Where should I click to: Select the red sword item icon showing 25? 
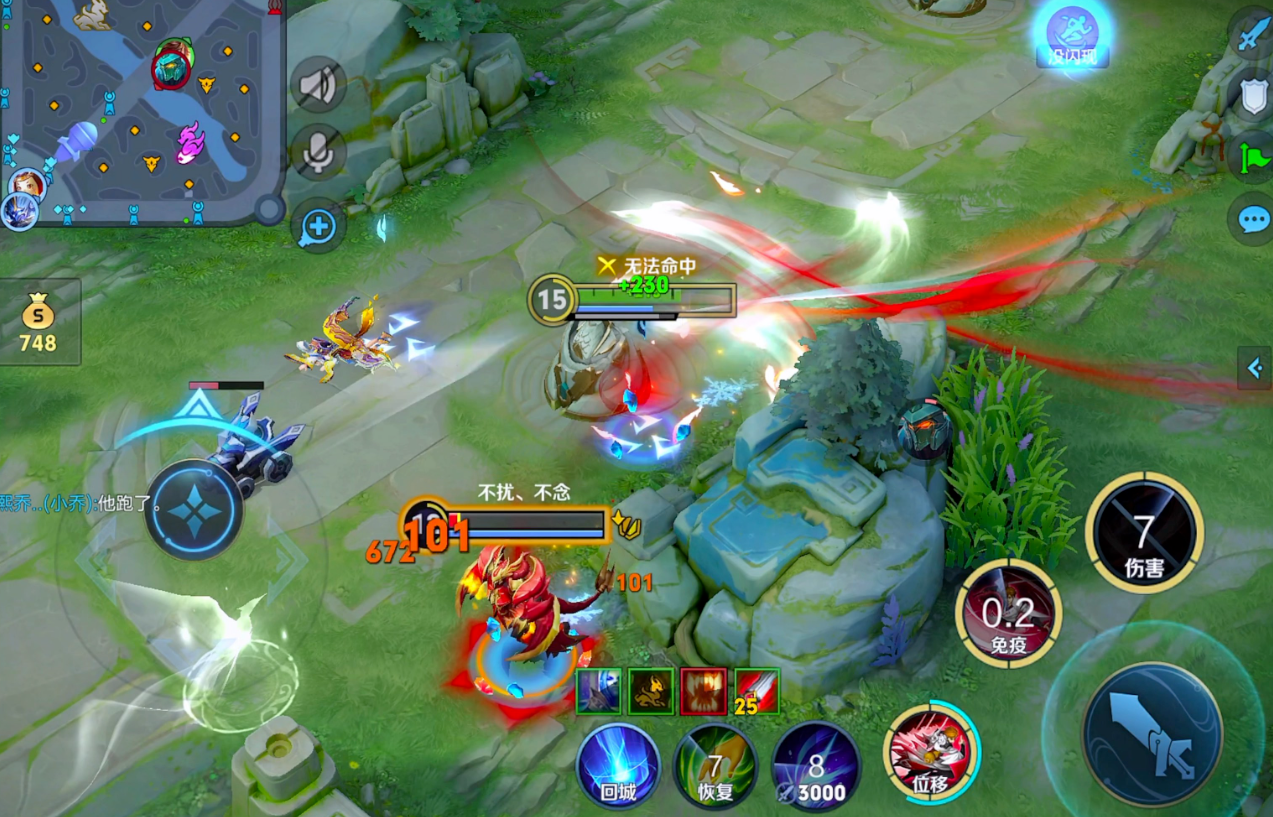pyautogui.click(x=757, y=691)
